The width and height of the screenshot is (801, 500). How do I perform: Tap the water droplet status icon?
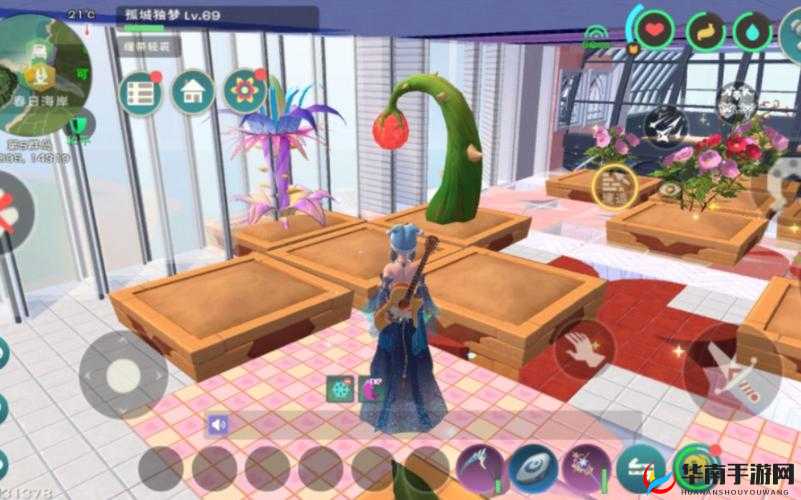point(751,31)
